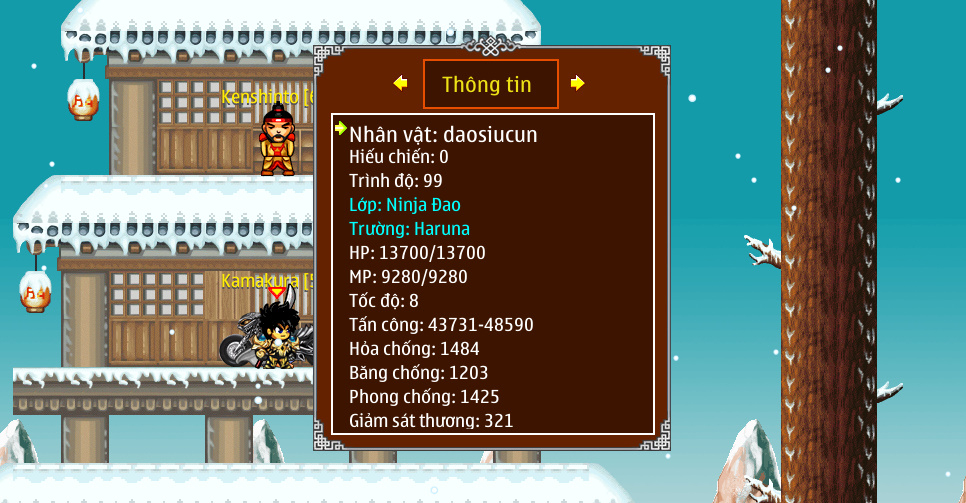Click the Trường: Haruna row
Image resolution: width=966 pixels, height=503 pixels.
pos(409,229)
